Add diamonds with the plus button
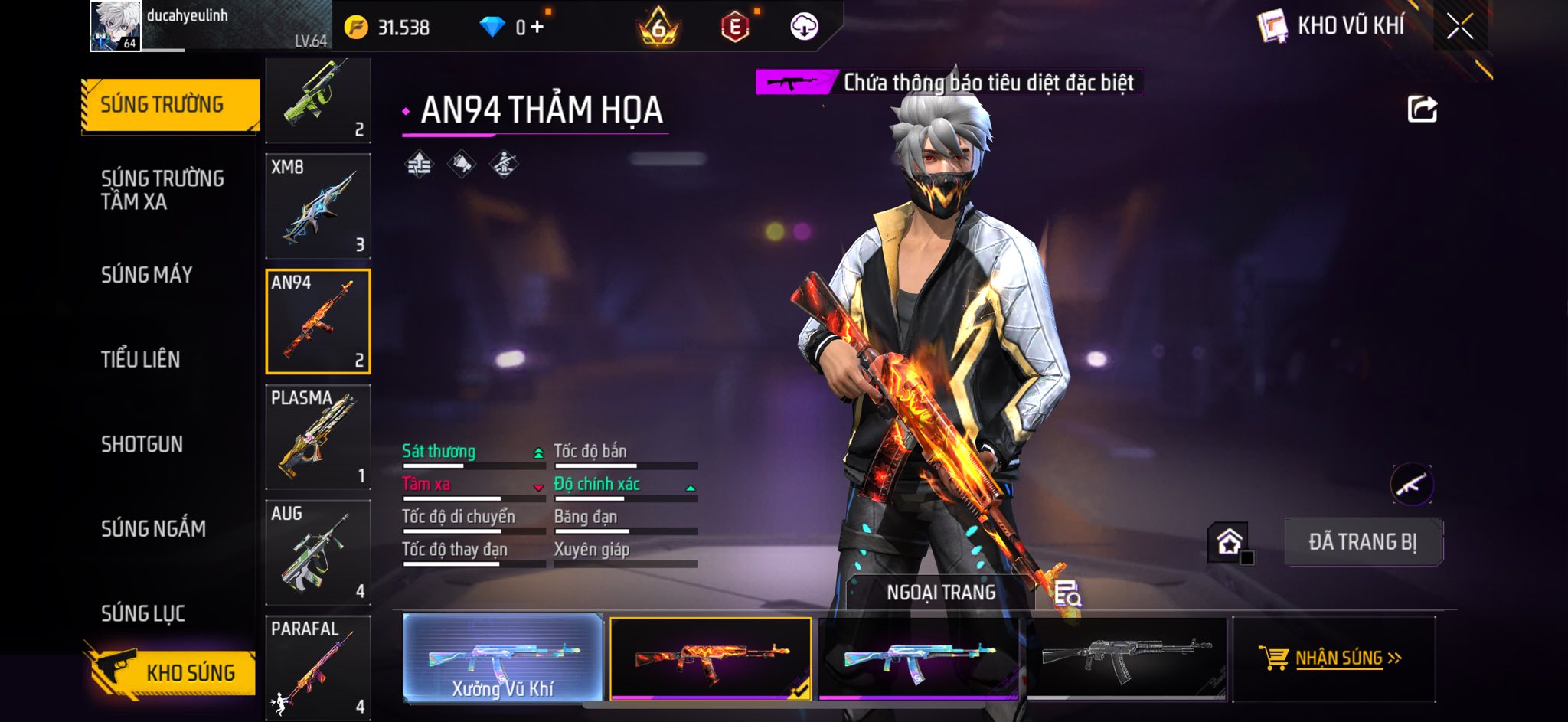1568x722 pixels. pos(537,28)
